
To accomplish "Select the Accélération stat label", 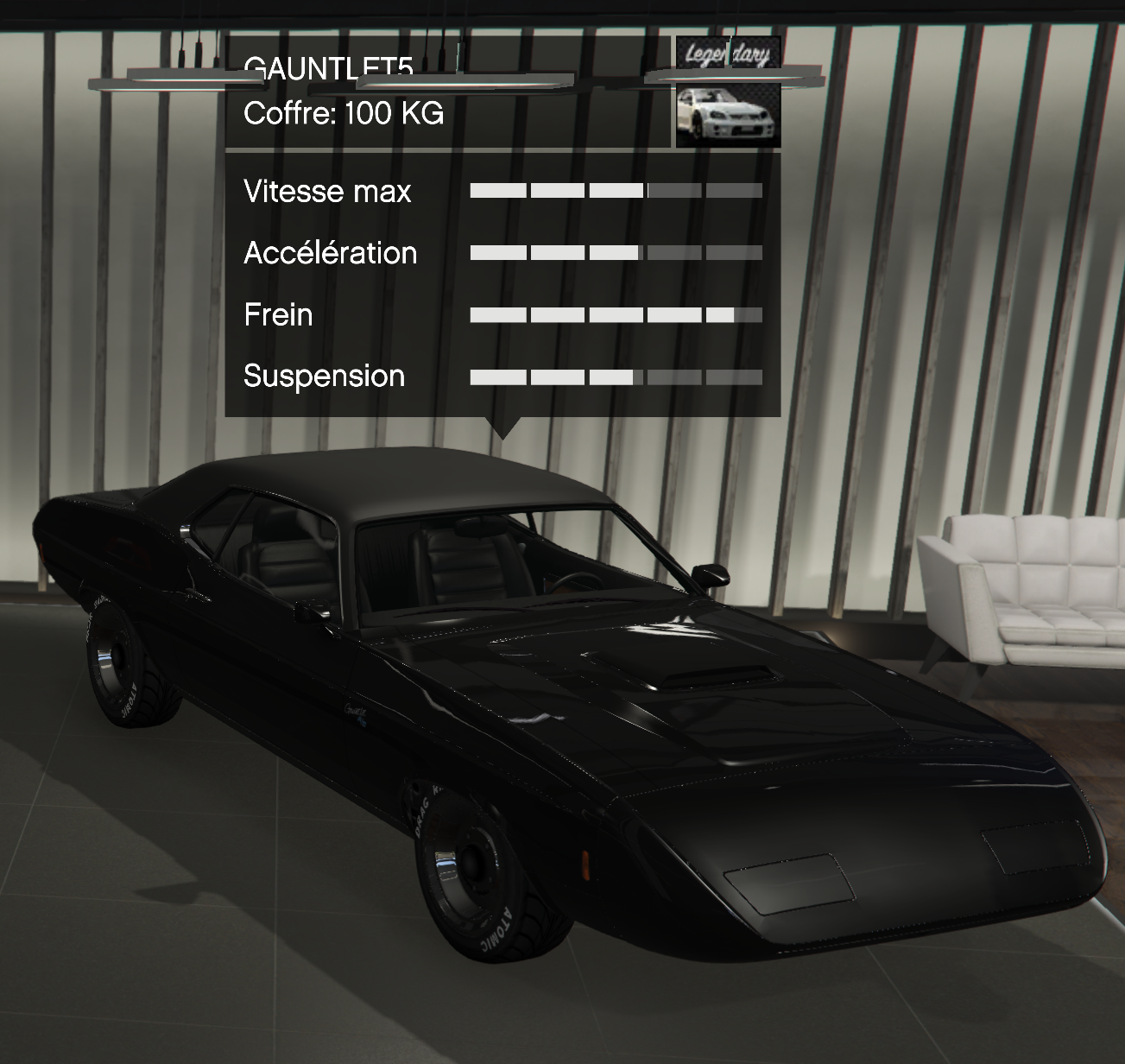I will (330, 253).
